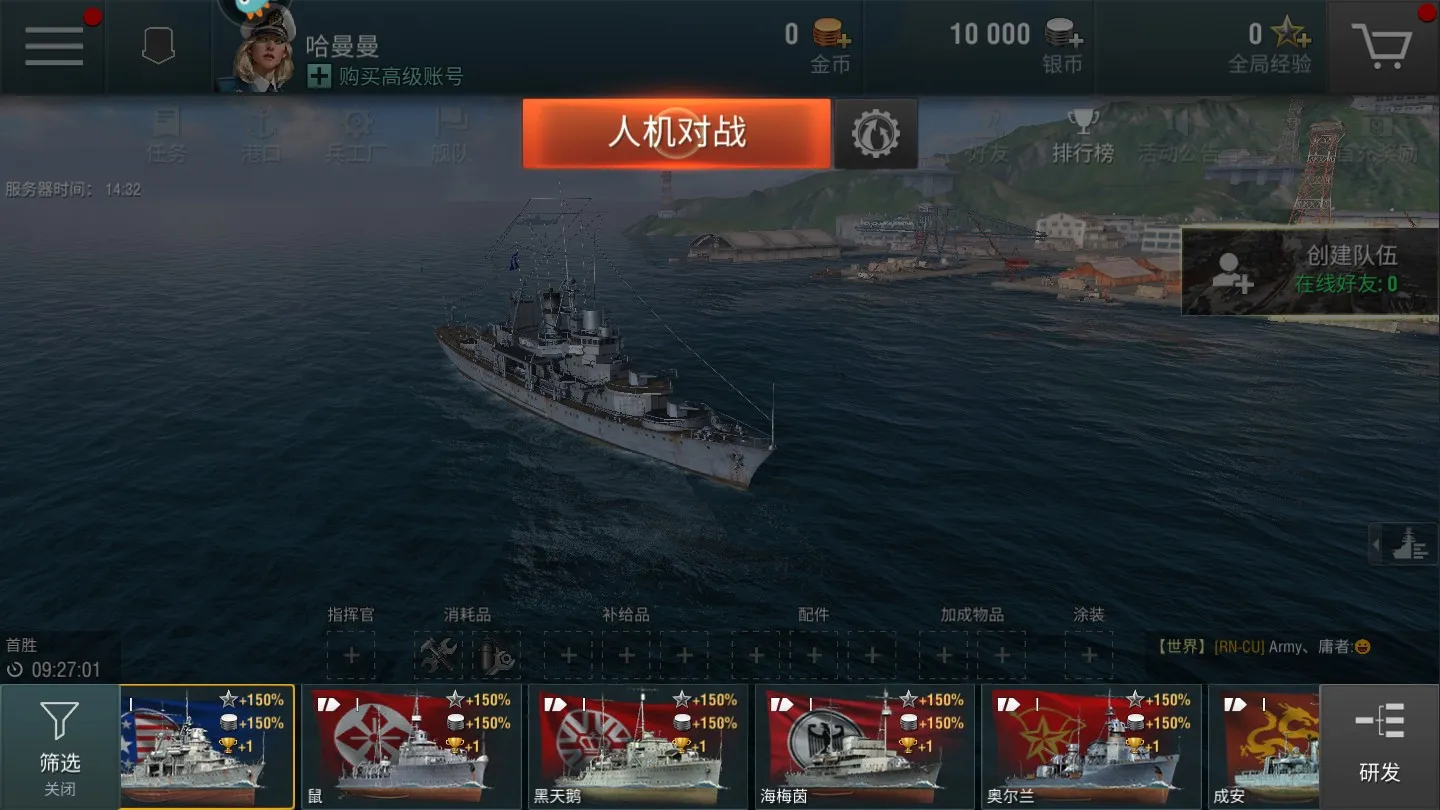This screenshot has width=1440, height=810.
Task: Start a 人机对战 battle
Action: [x=678, y=132]
